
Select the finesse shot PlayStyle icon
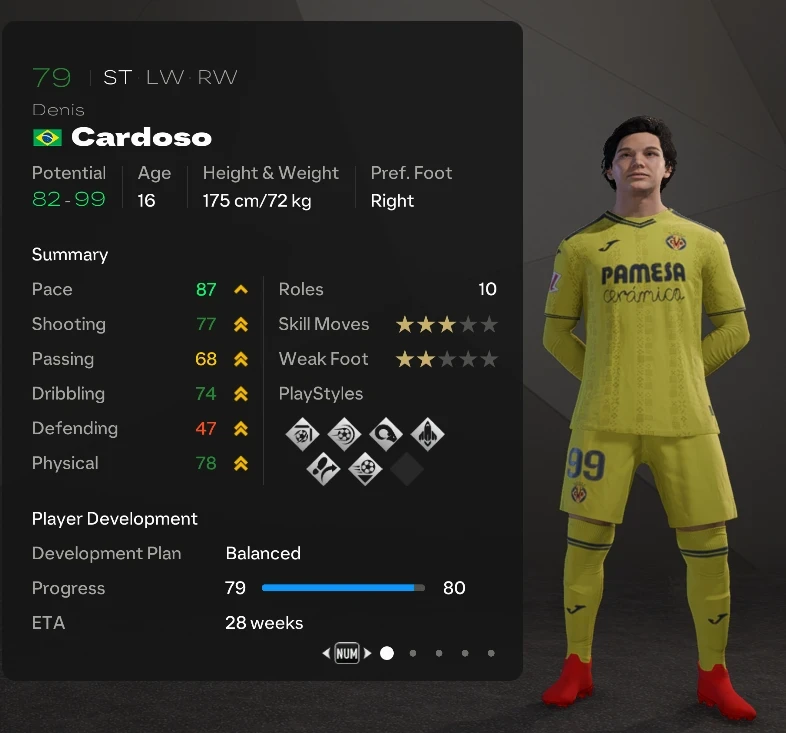[302, 434]
